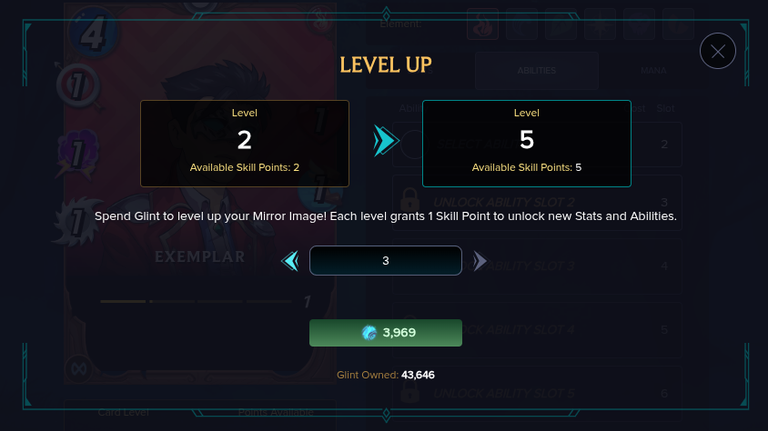Decrease the level amount with left arrow
The height and width of the screenshot is (431, 768).
tap(291, 261)
